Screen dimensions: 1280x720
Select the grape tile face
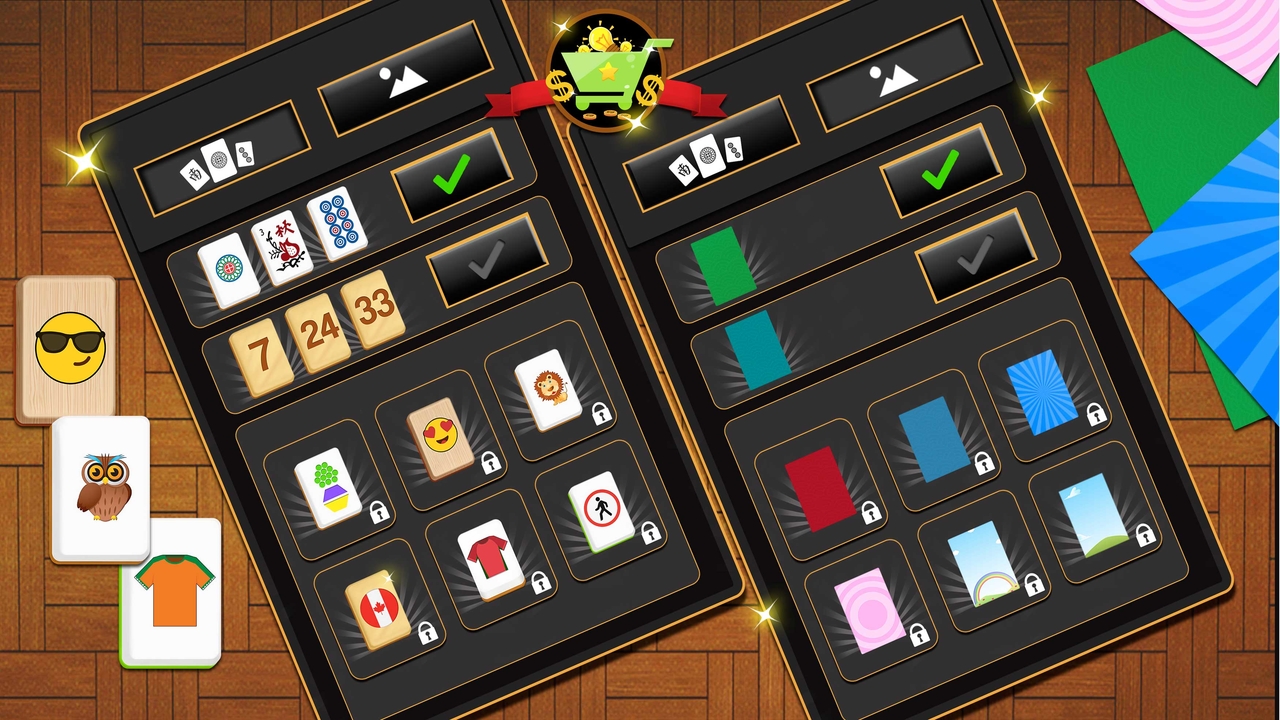pyautogui.click(x=331, y=489)
